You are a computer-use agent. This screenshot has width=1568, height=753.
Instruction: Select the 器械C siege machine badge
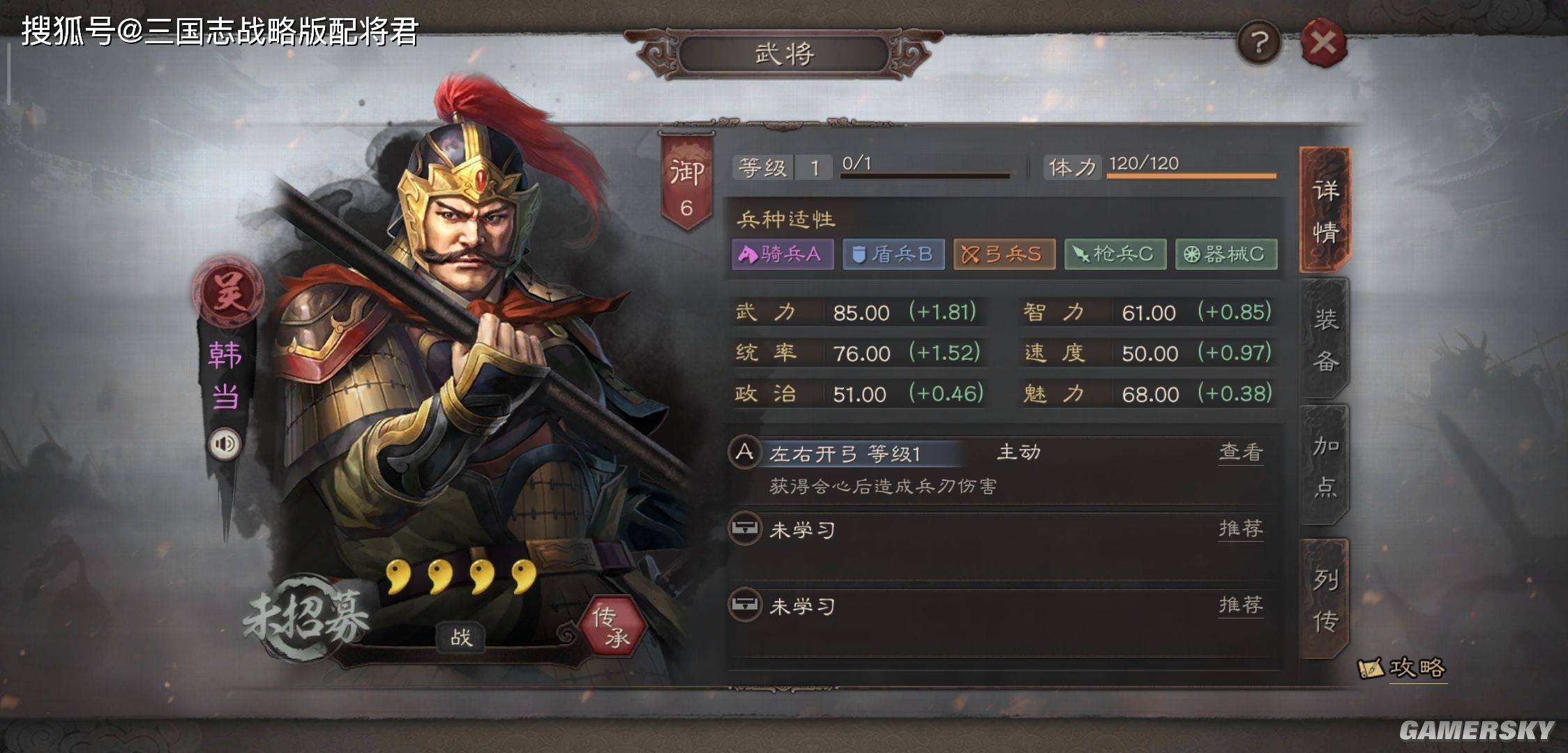[x=1226, y=254]
